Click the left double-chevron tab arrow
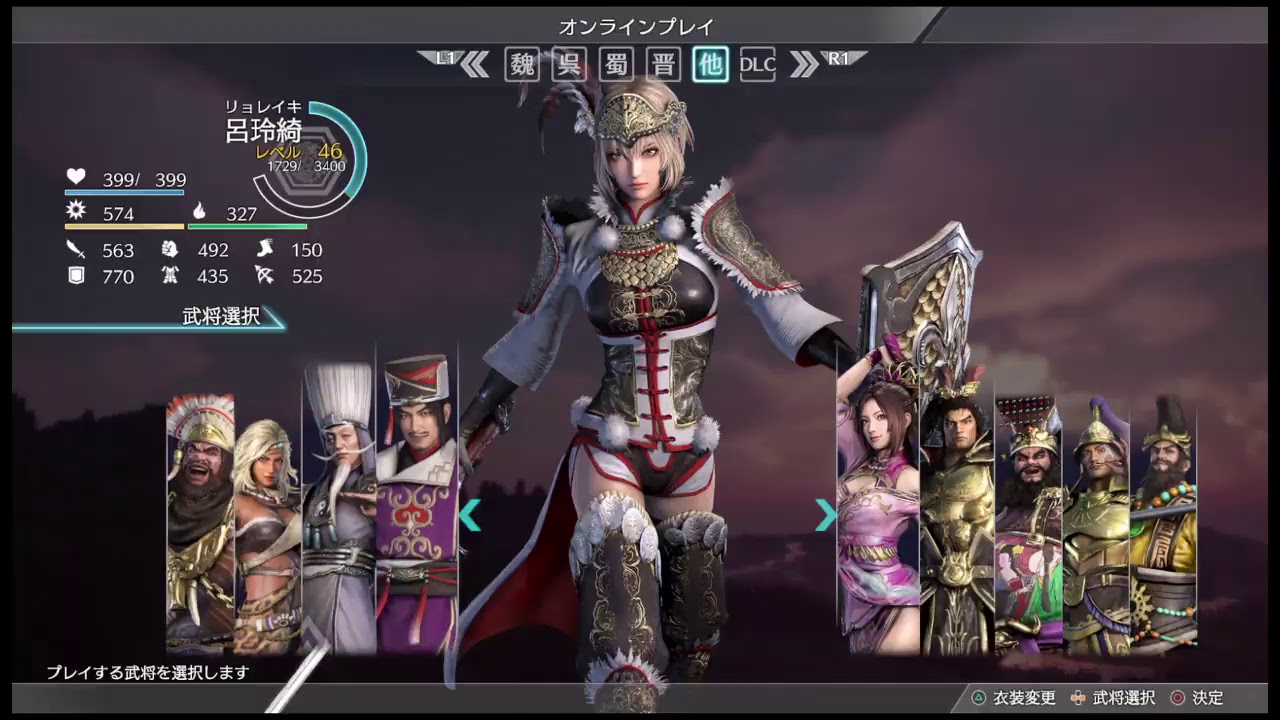This screenshot has width=1280, height=720. (475, 64)
